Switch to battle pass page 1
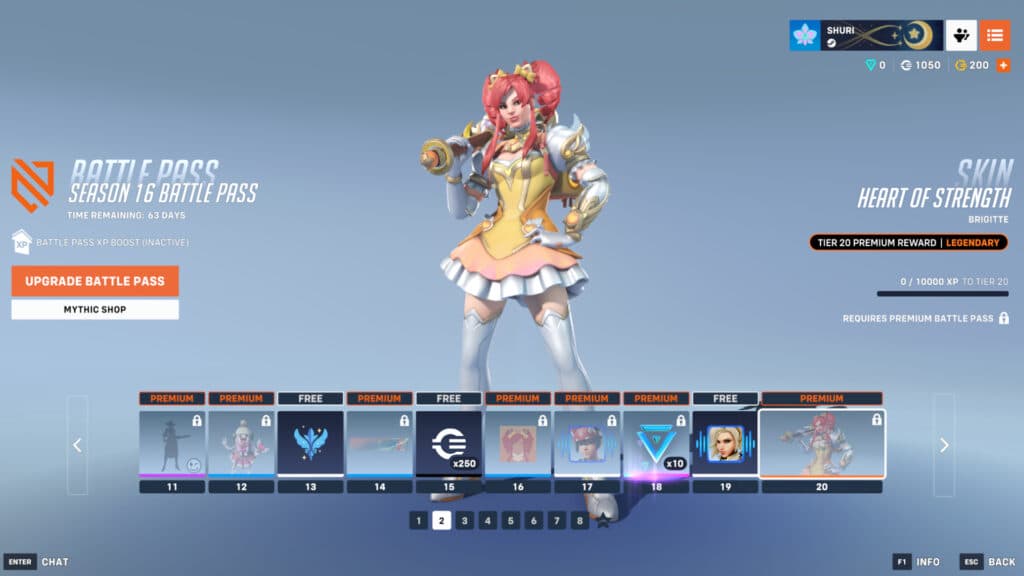The height and width of the screenshot is (576, 1024). (419, 520)
